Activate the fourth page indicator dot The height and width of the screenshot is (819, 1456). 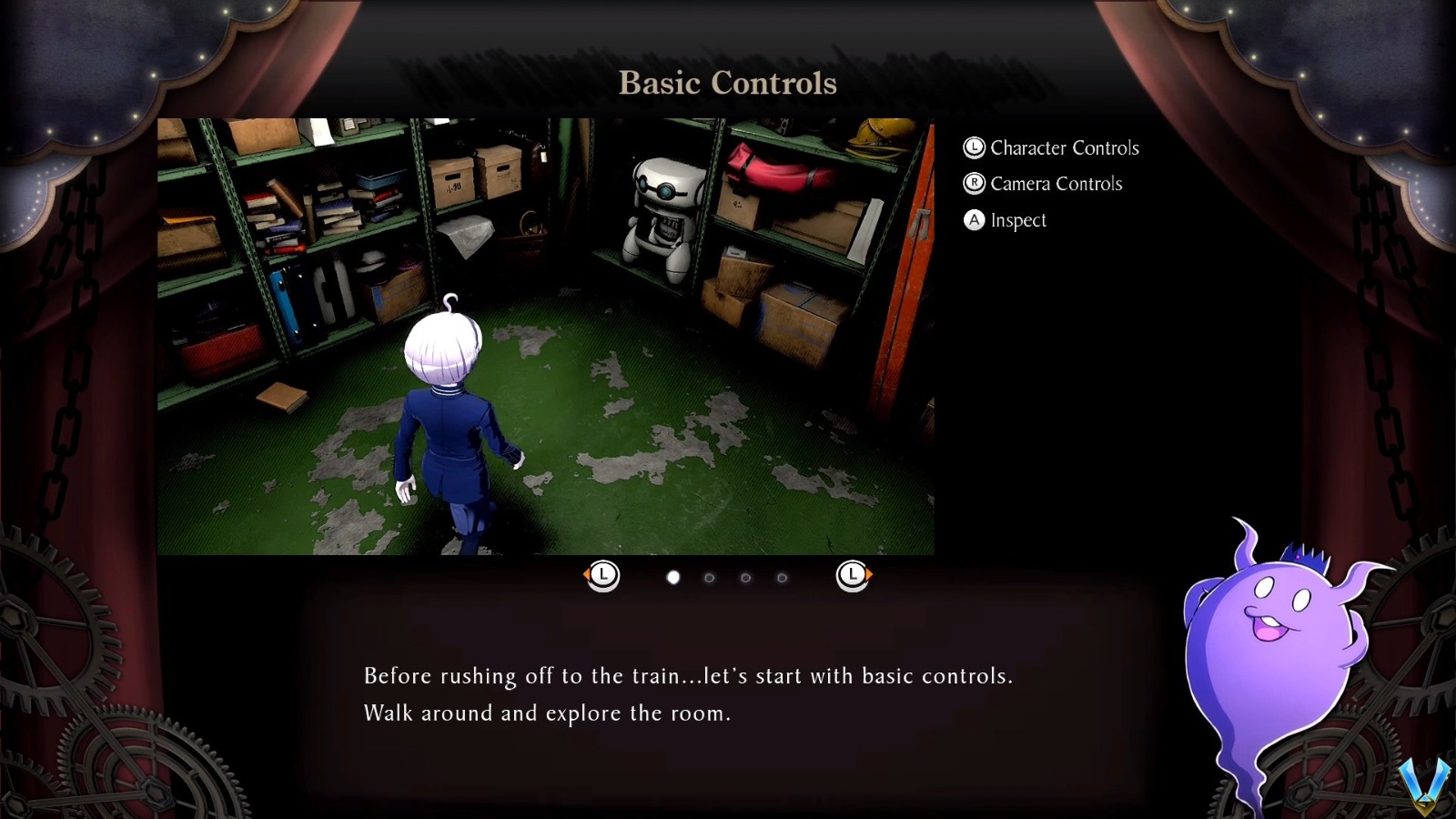point(781,578)
